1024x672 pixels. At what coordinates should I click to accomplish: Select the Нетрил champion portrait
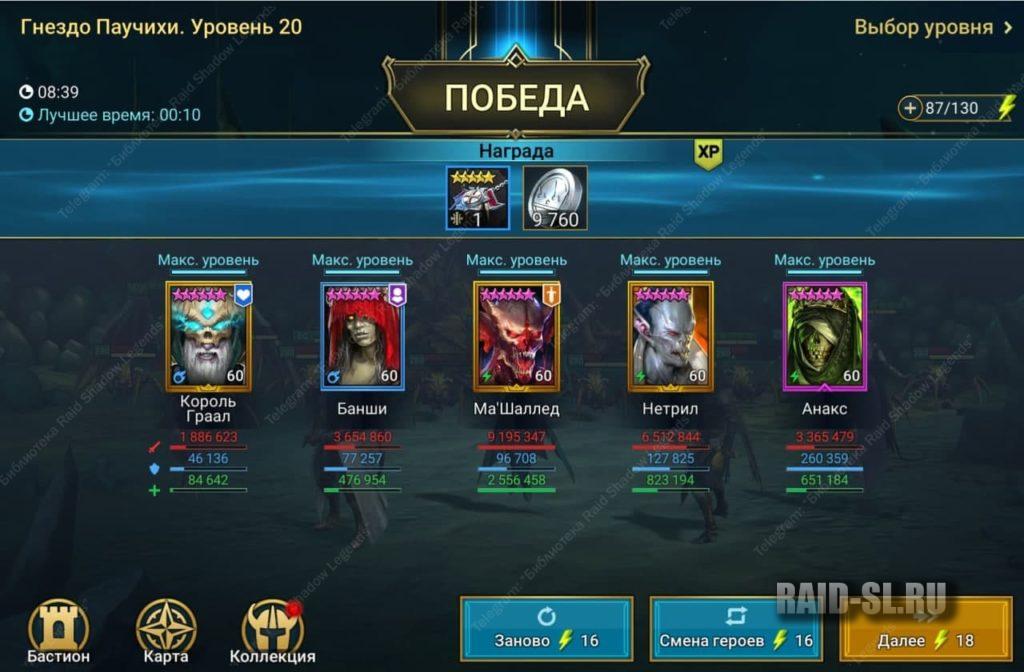(x=670, y=336)
